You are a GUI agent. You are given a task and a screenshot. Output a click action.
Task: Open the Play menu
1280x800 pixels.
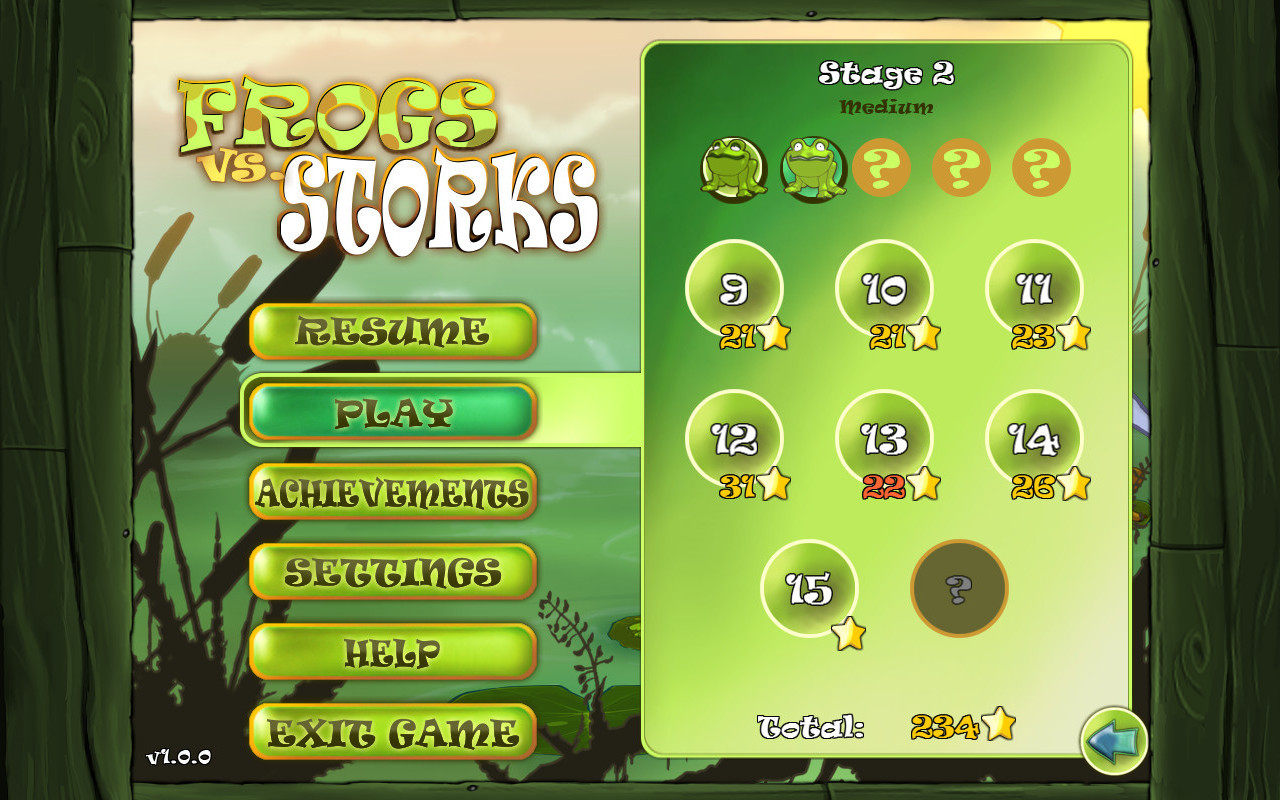[393, 410]
